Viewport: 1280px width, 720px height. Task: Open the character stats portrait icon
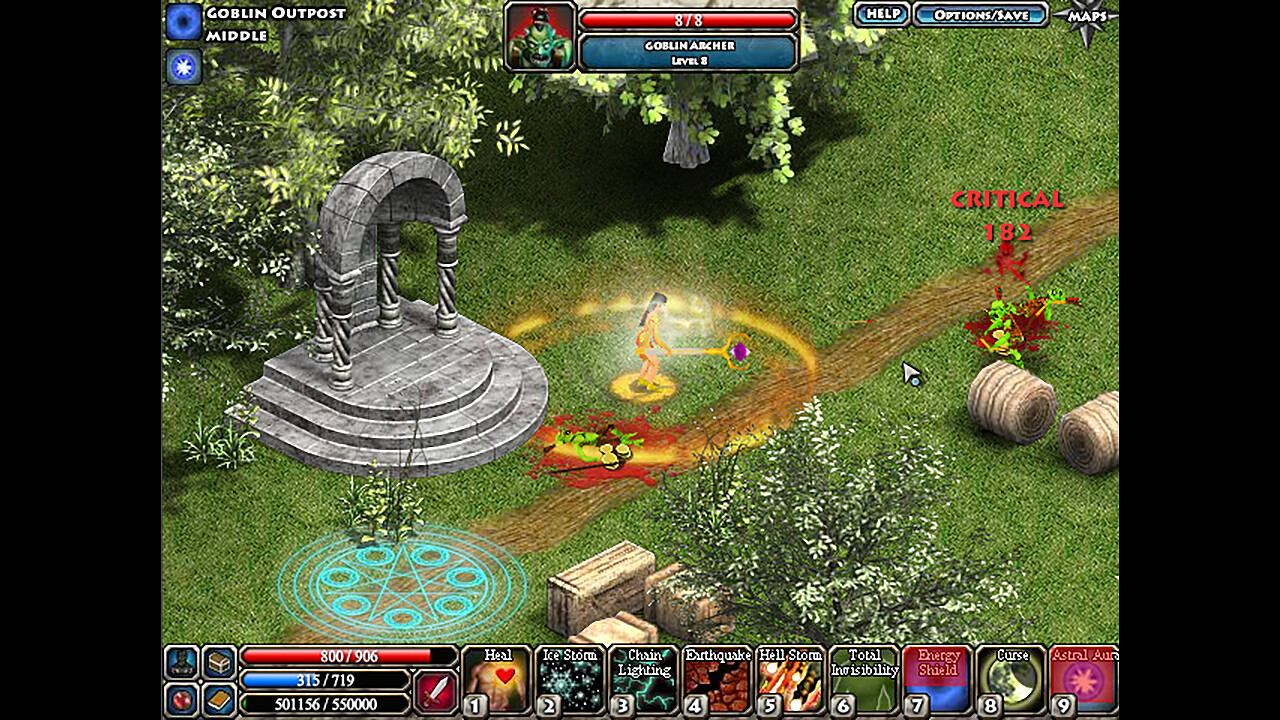[x=183, y=659]
